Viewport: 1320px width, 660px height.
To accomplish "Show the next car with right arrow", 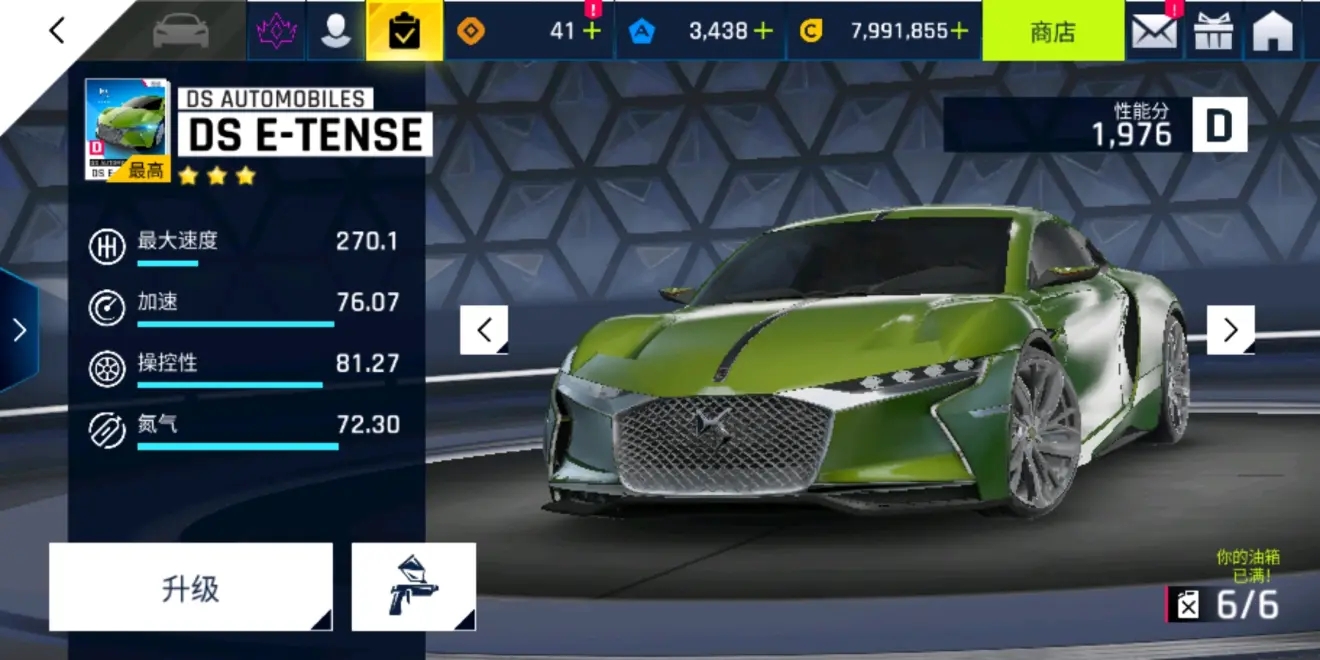I will [x=1230, y=330].
